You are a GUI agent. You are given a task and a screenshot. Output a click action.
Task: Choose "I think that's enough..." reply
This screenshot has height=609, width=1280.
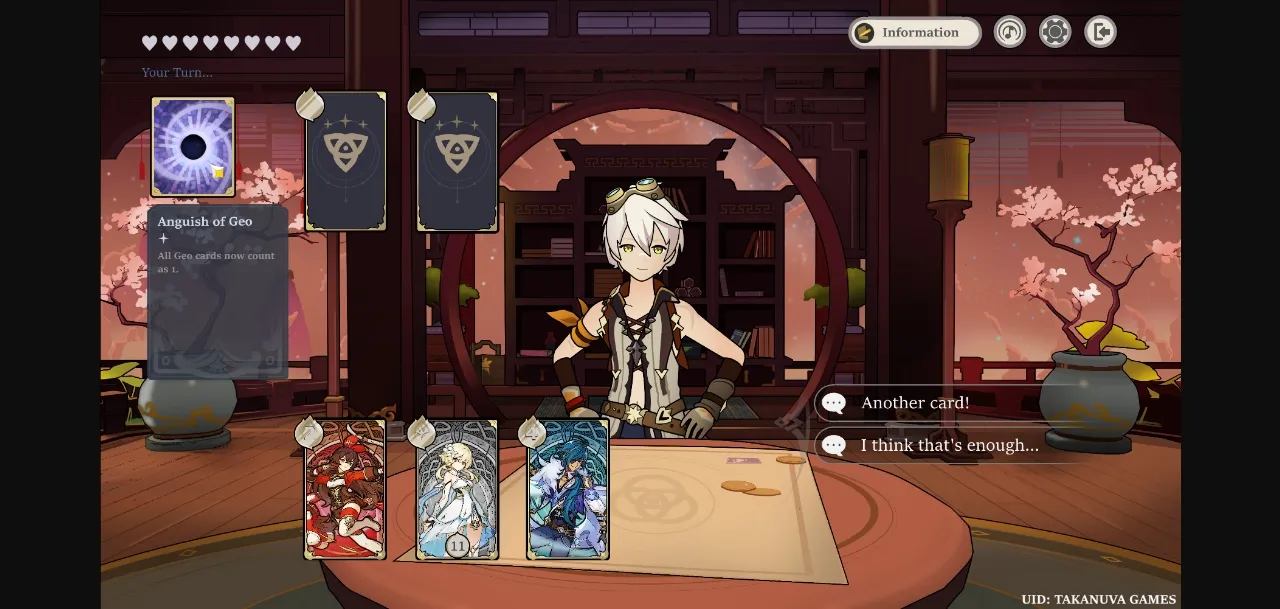click(950, 445)
